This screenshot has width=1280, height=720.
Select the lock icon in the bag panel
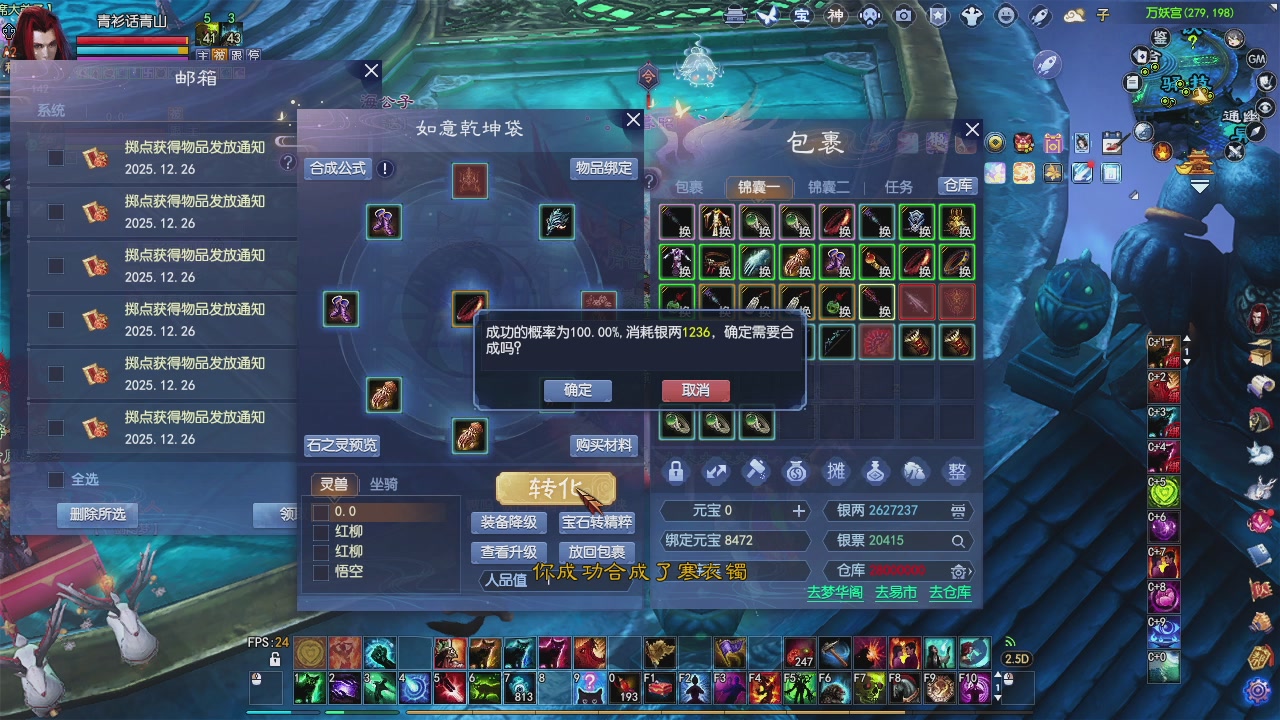[x=676, y=472]
